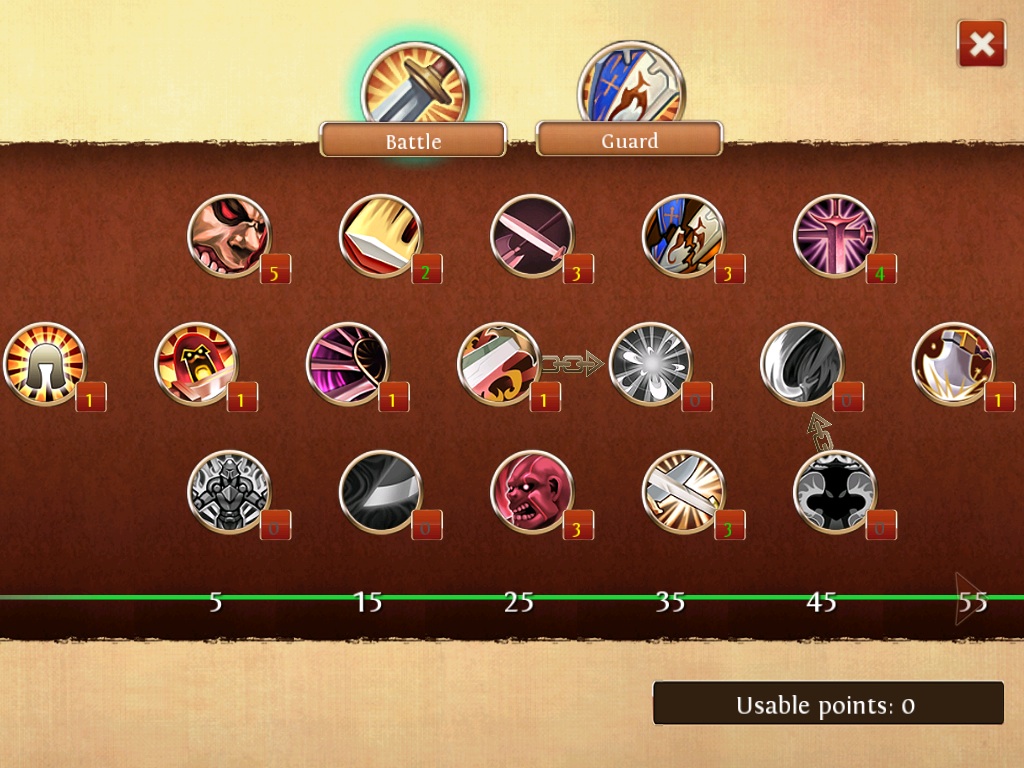Select the red raging face skill
1024x768 pixels.
point(532,492)
